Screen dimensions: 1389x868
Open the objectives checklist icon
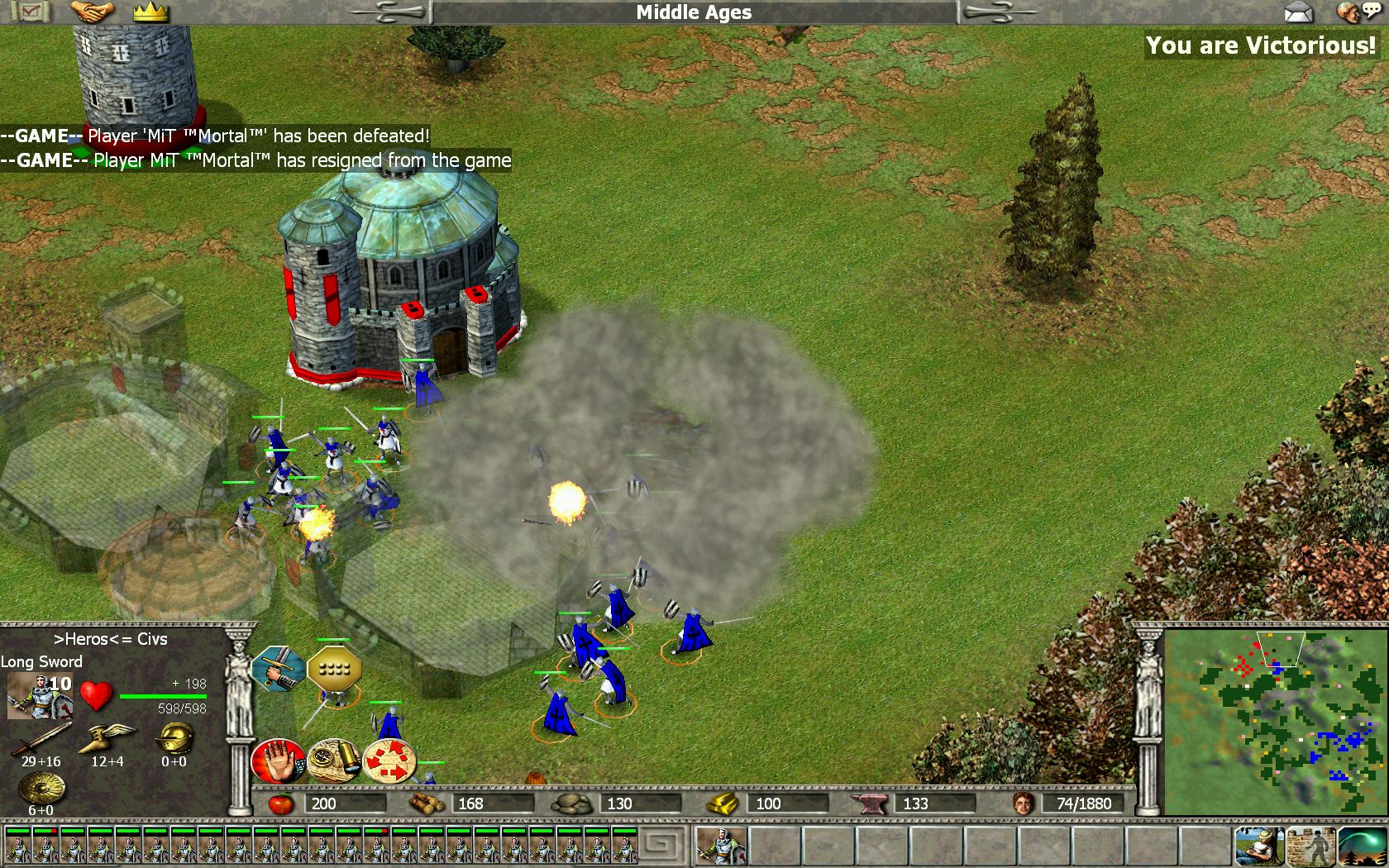[x=28, y=12]
